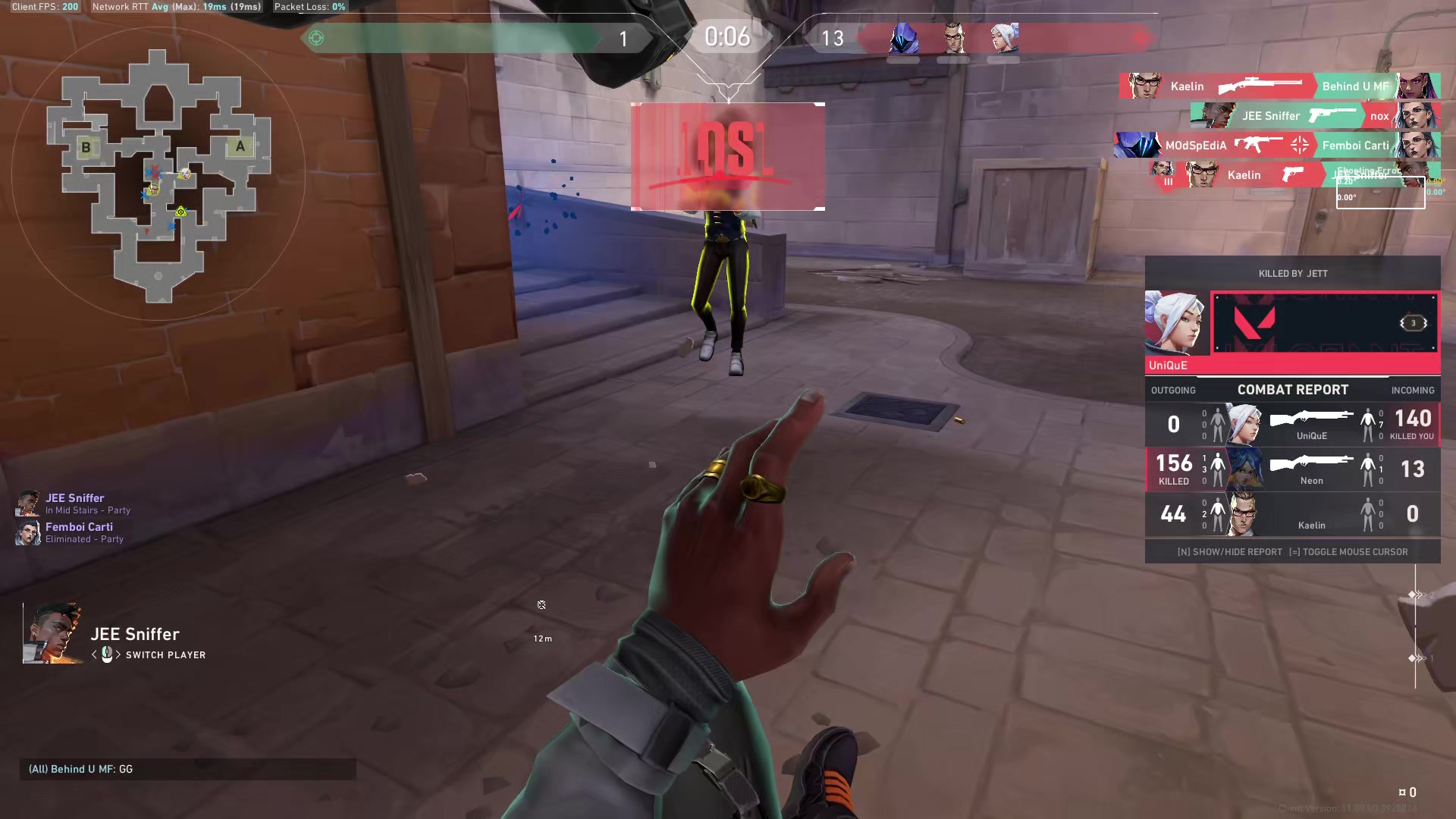This screenshot has width=1456, height=819.
Task: Click the right chevron beside SWITCH PLAYER
Action: click(x=120, y=654)
